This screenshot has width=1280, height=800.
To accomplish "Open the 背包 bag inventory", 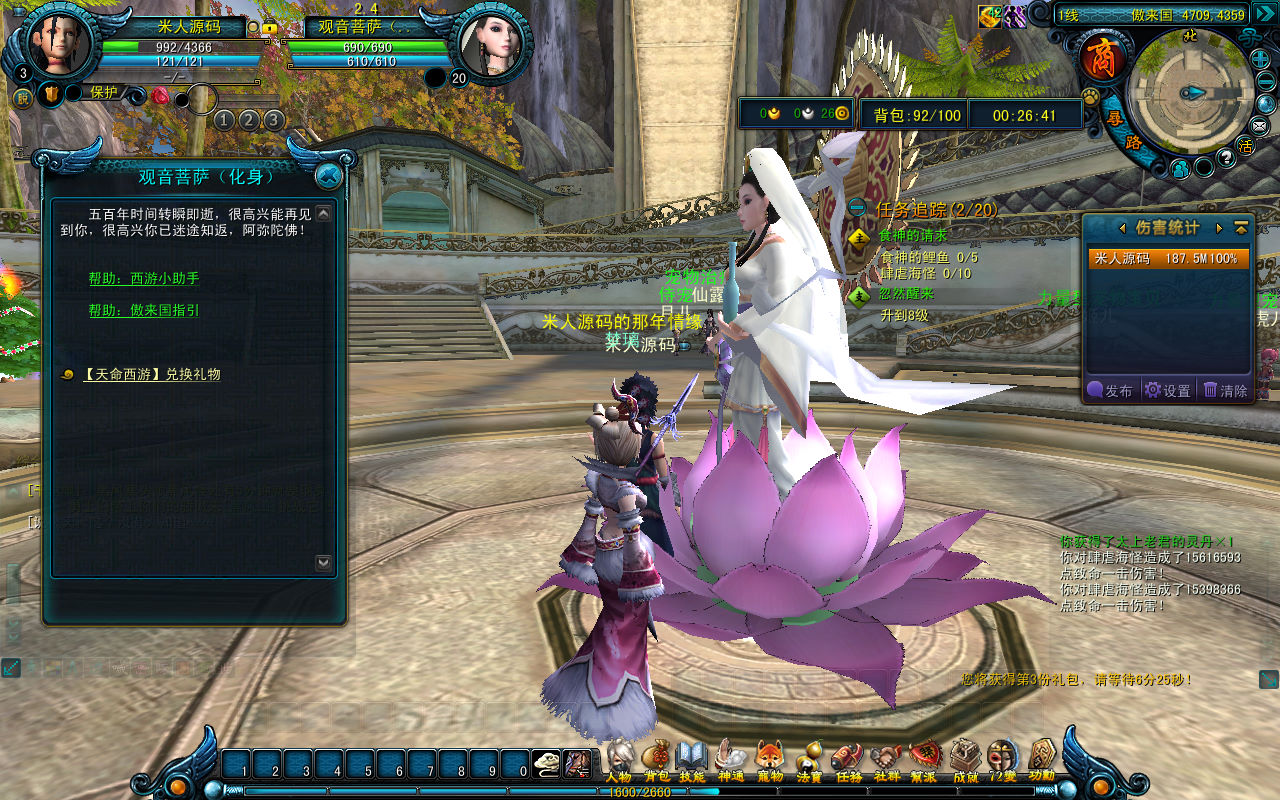I will click(x=656, y=760).
